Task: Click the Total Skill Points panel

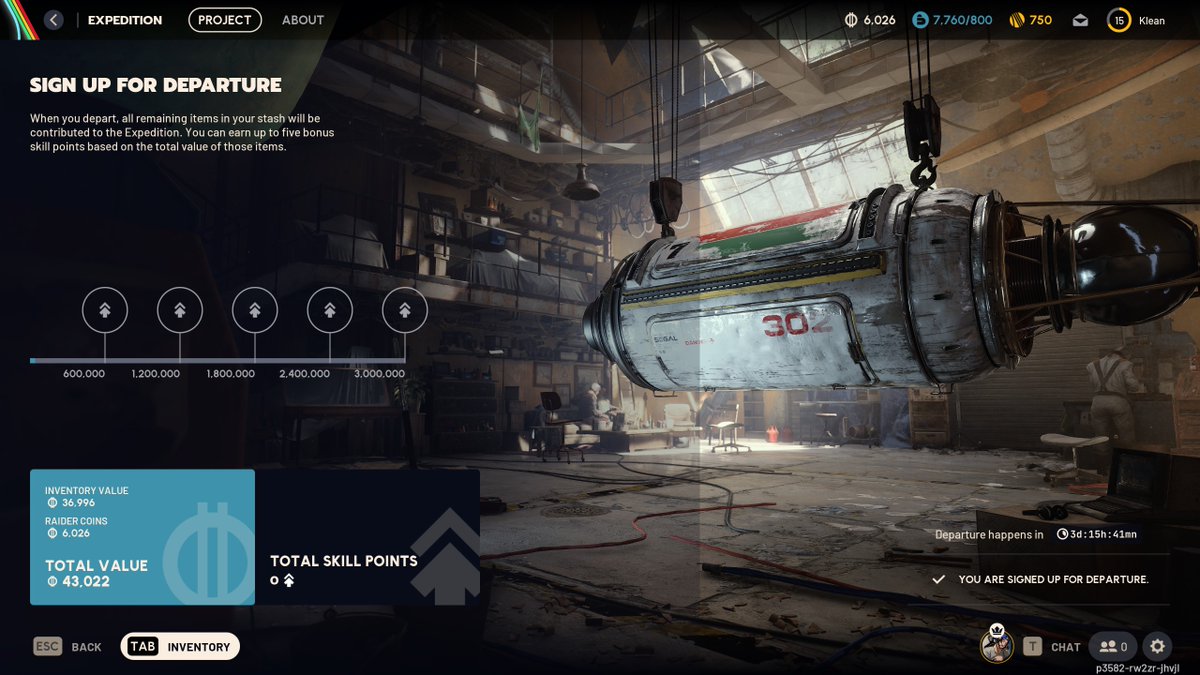Action: pos(367,537)
